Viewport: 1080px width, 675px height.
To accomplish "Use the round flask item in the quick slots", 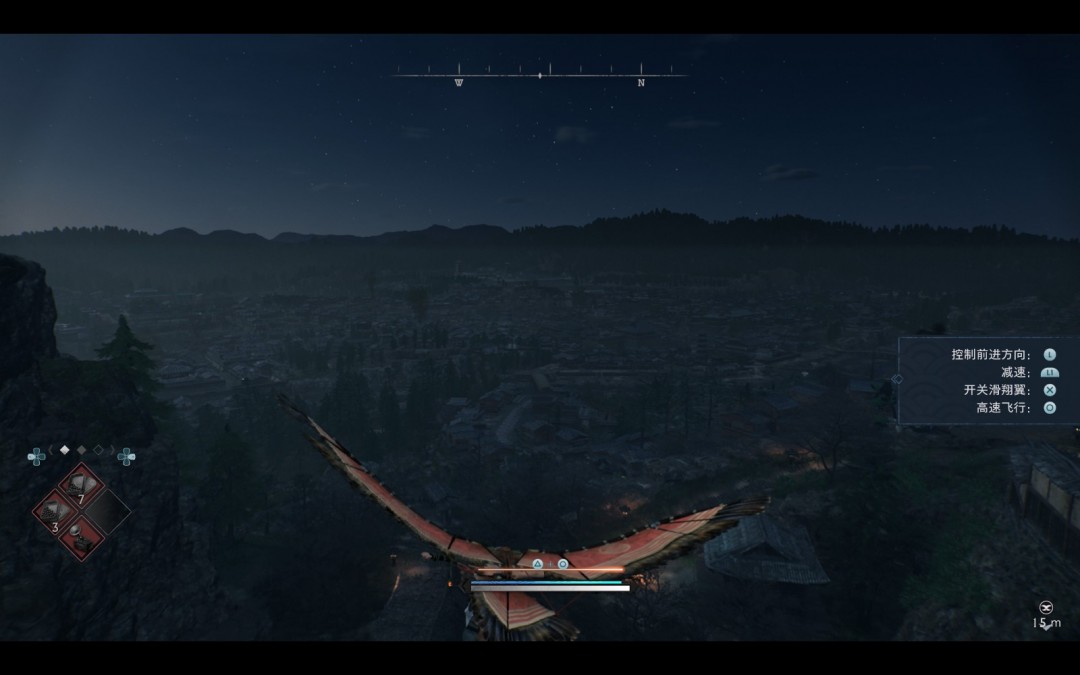I will click(80, 536).
